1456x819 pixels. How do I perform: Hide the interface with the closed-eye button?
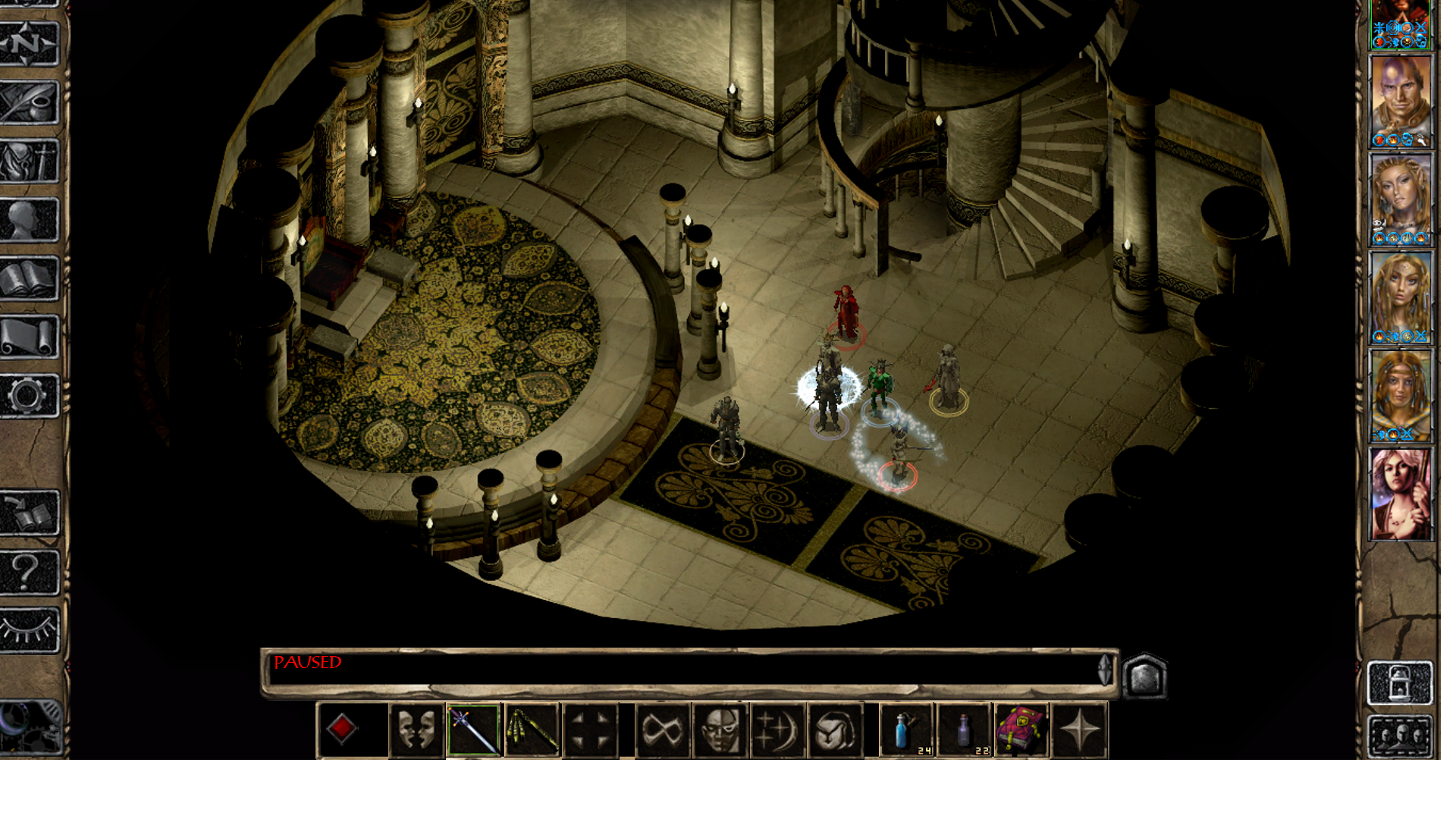pyautogui.click(x=30, y=630)
